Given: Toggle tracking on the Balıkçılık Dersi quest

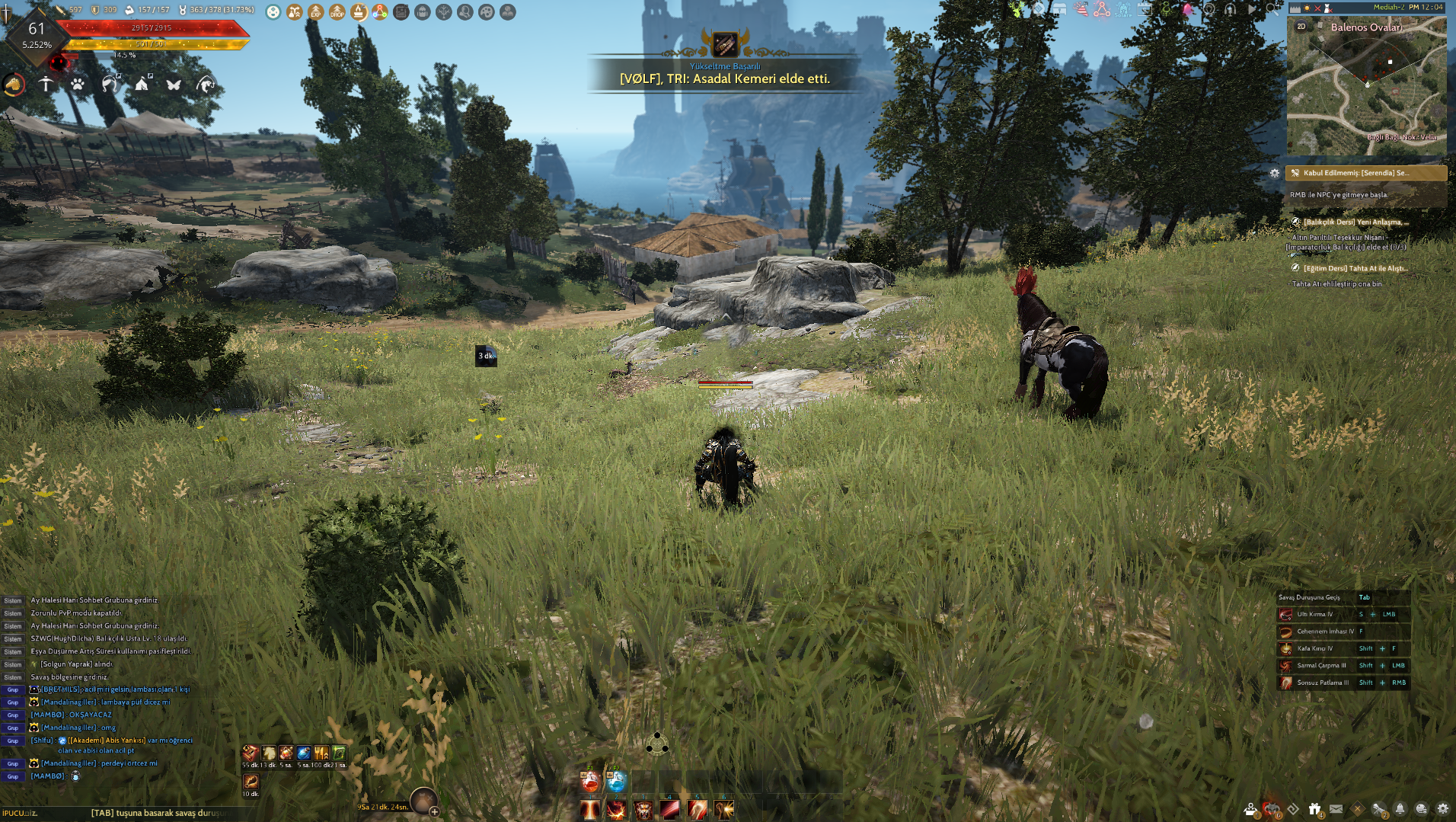Looking at the screenshot, I should (x=1295, y=222).
